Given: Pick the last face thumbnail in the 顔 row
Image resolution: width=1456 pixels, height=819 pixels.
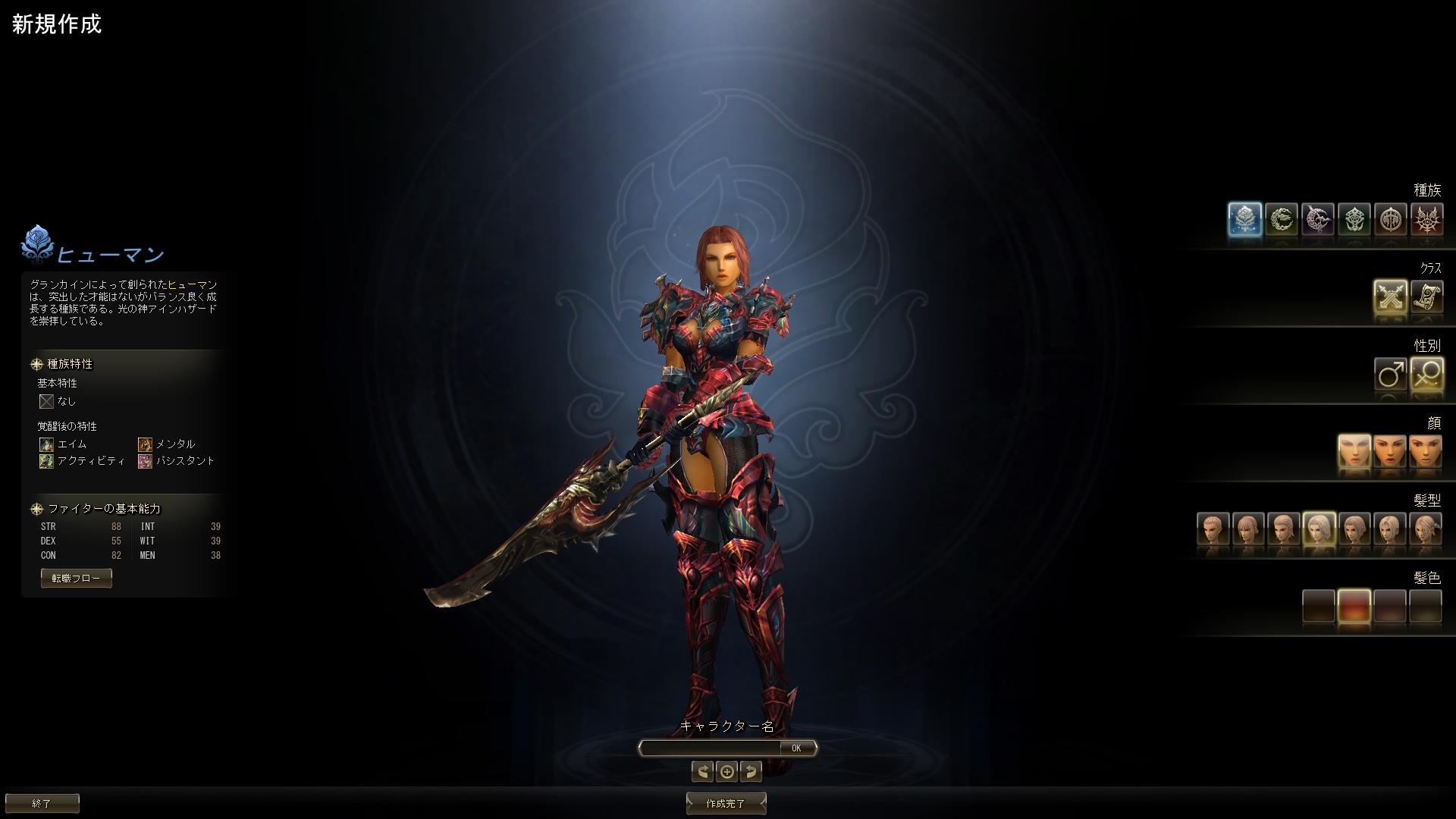Looking at the screenshot, I should 1425,452.
